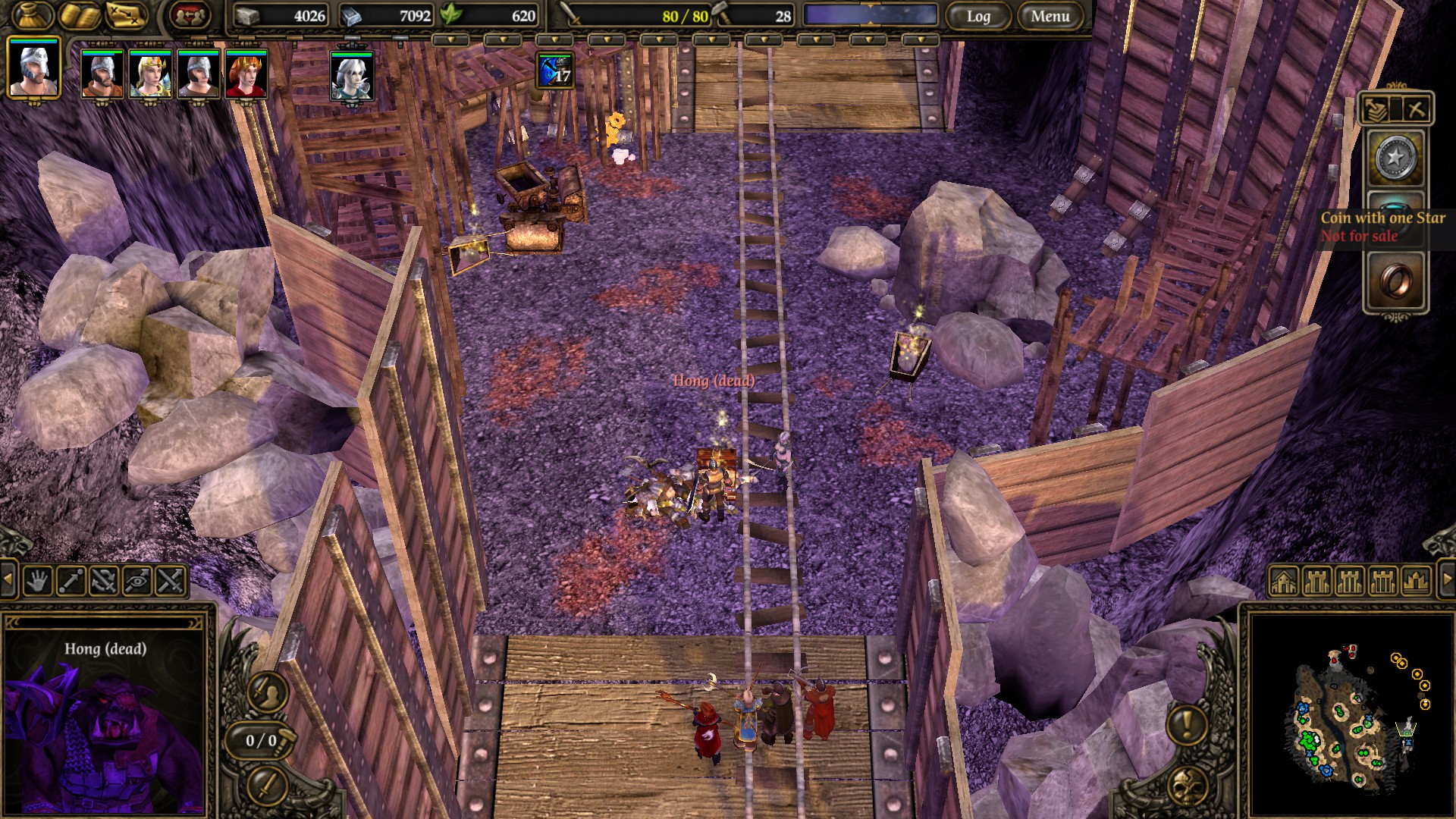Open the Log panel
Viewport: 1456px width, 819px height.
tap(977, 16)
